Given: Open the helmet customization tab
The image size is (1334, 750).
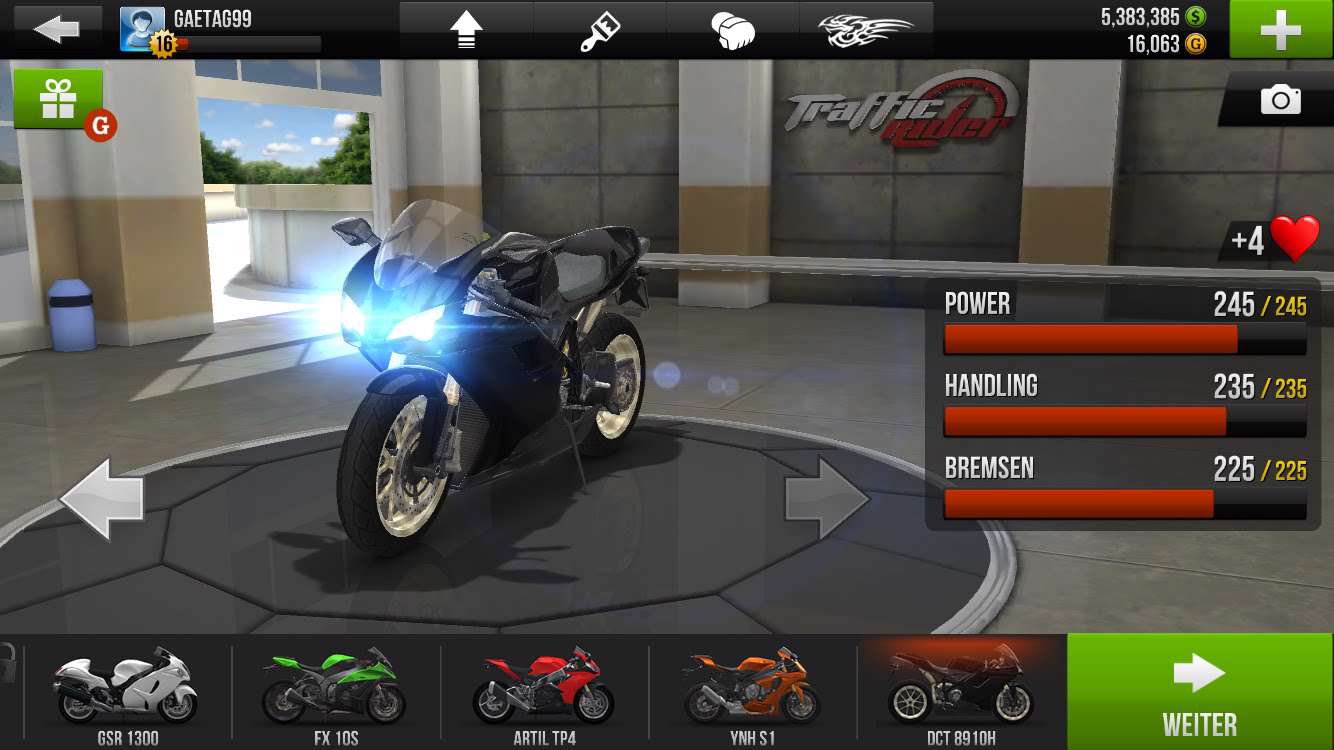Looking at the screenshot, I should coord(733,30).
